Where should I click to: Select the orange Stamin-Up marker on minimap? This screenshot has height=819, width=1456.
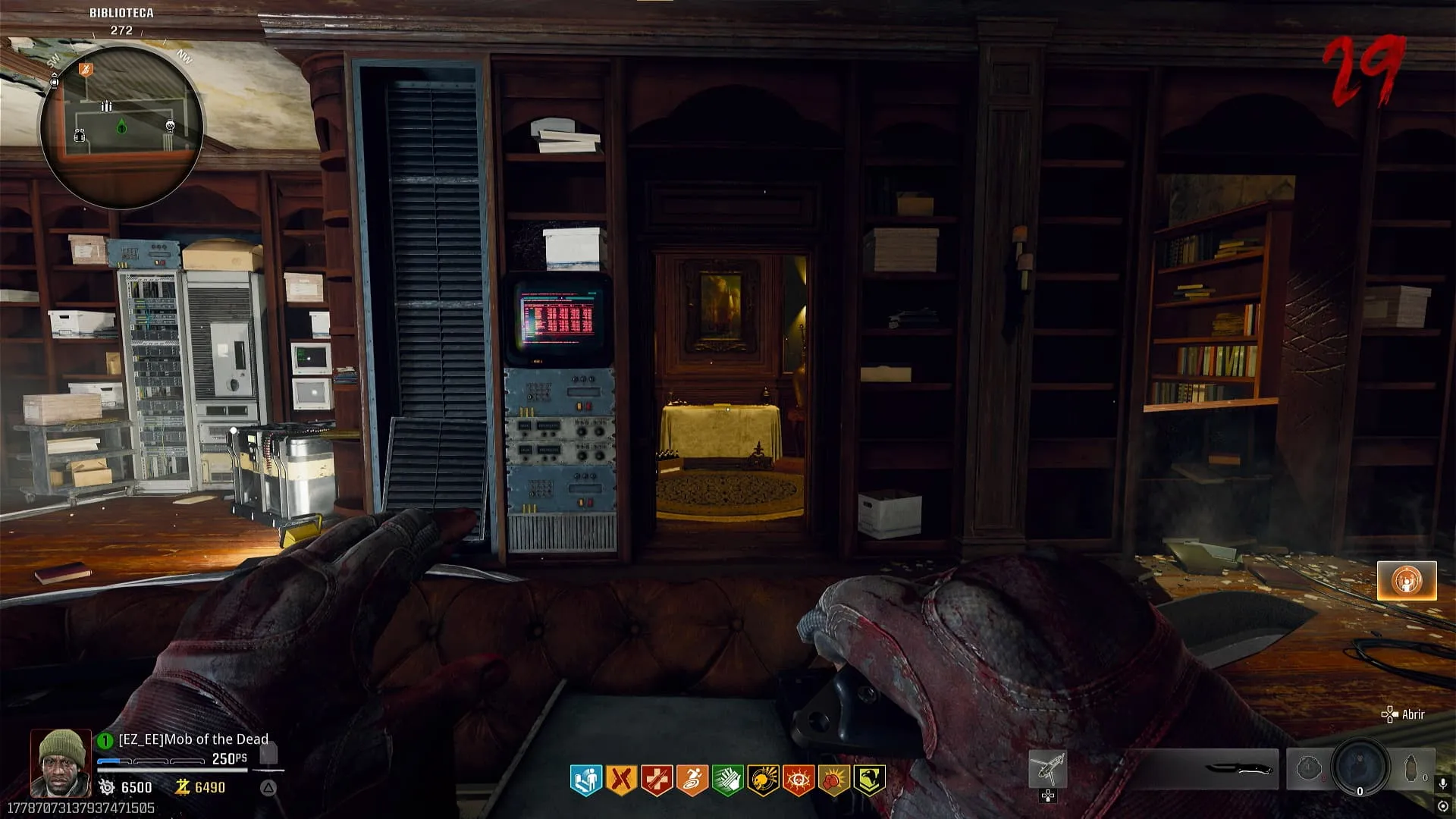(86, 70)
